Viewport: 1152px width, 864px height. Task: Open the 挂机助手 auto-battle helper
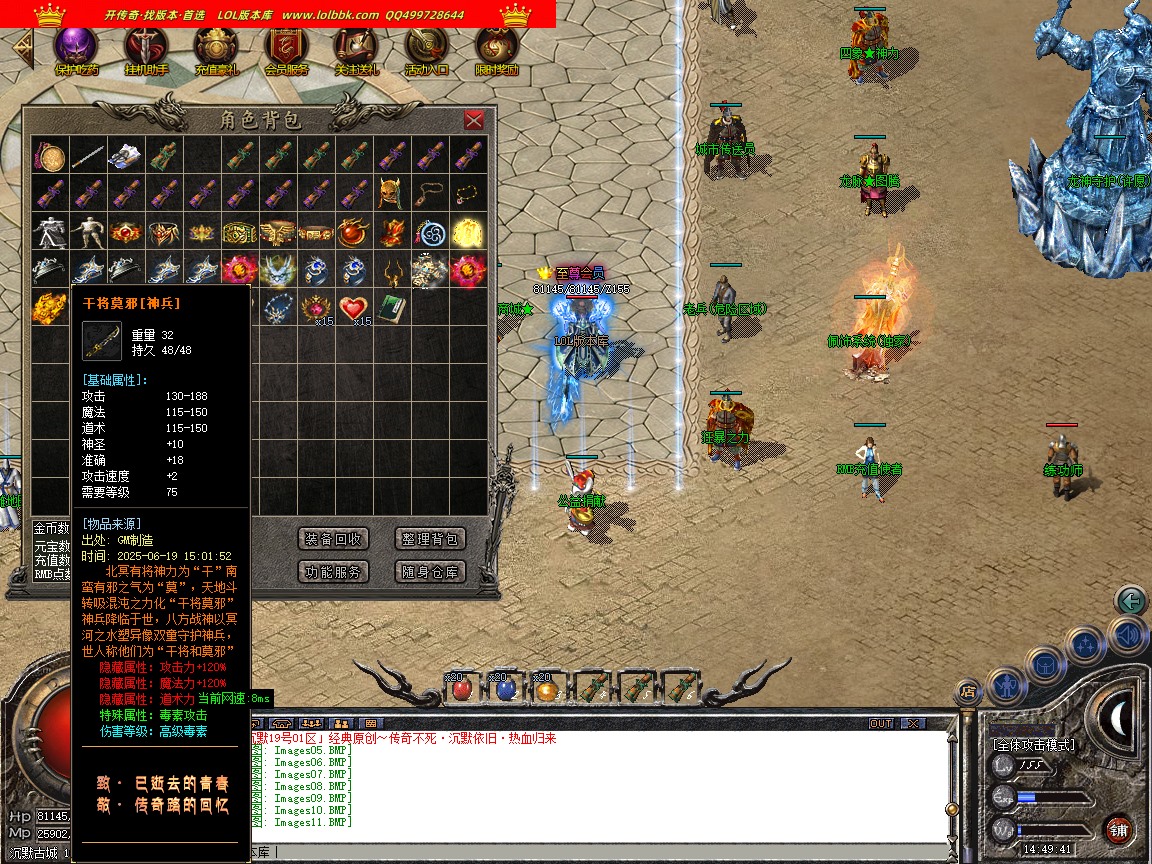point(146,47)
